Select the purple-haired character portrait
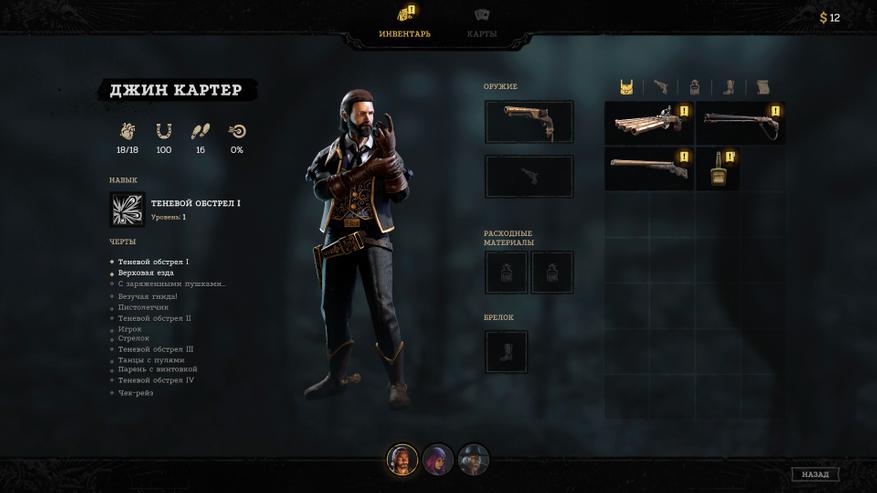The image size is (877, 493). coord(438,460)
